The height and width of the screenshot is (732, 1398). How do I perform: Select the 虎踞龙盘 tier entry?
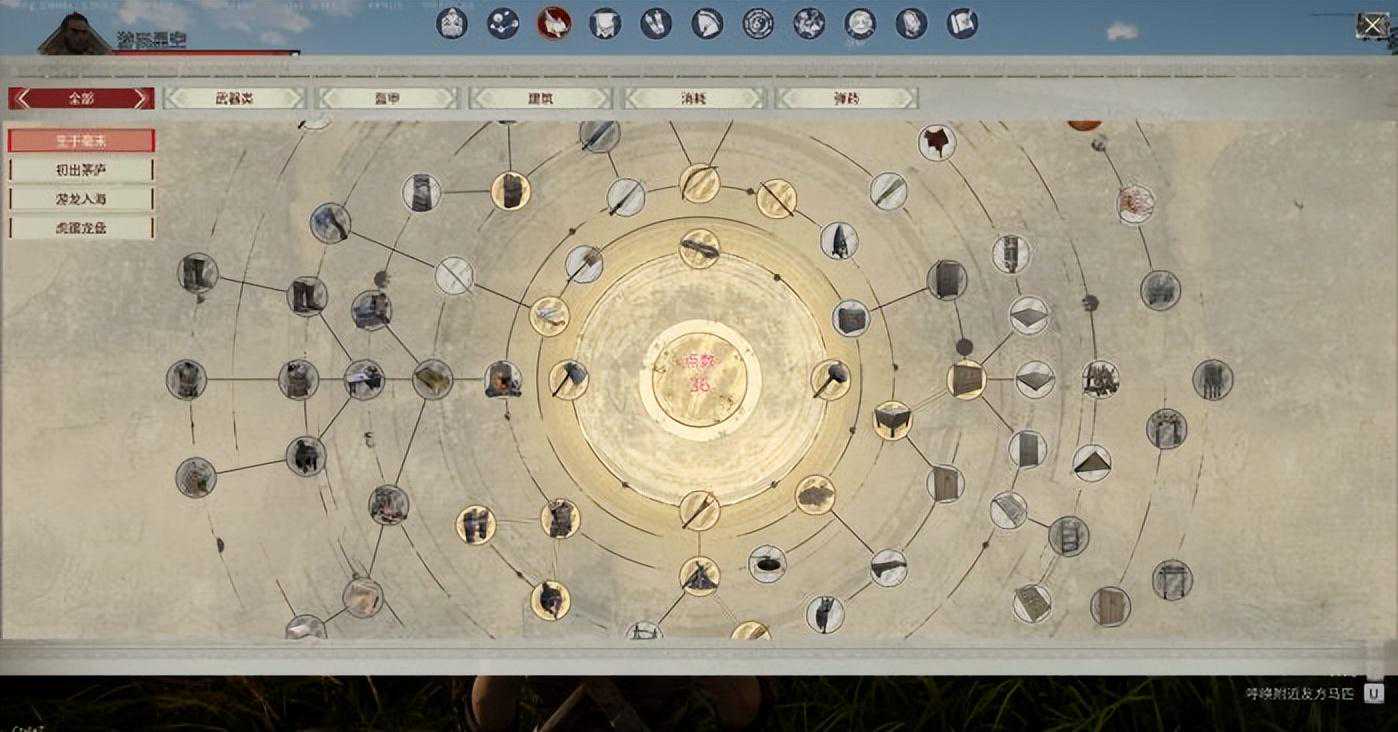click(x=81, y=228)
